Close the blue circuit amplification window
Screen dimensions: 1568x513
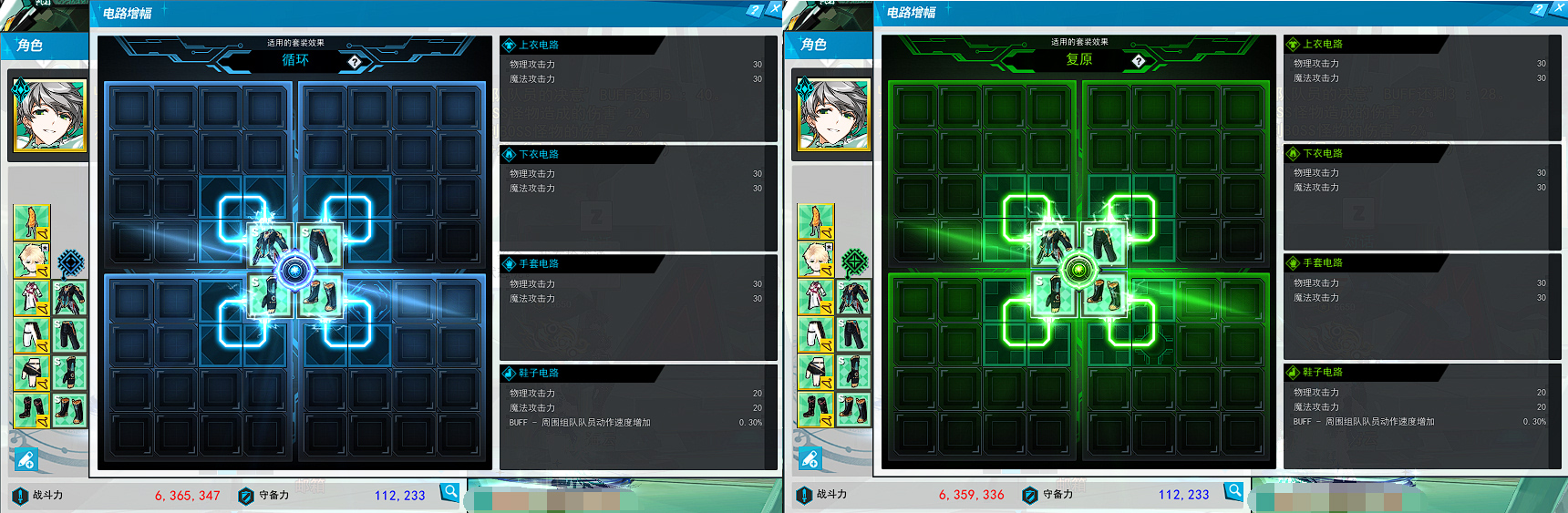[x=775, y=9]
